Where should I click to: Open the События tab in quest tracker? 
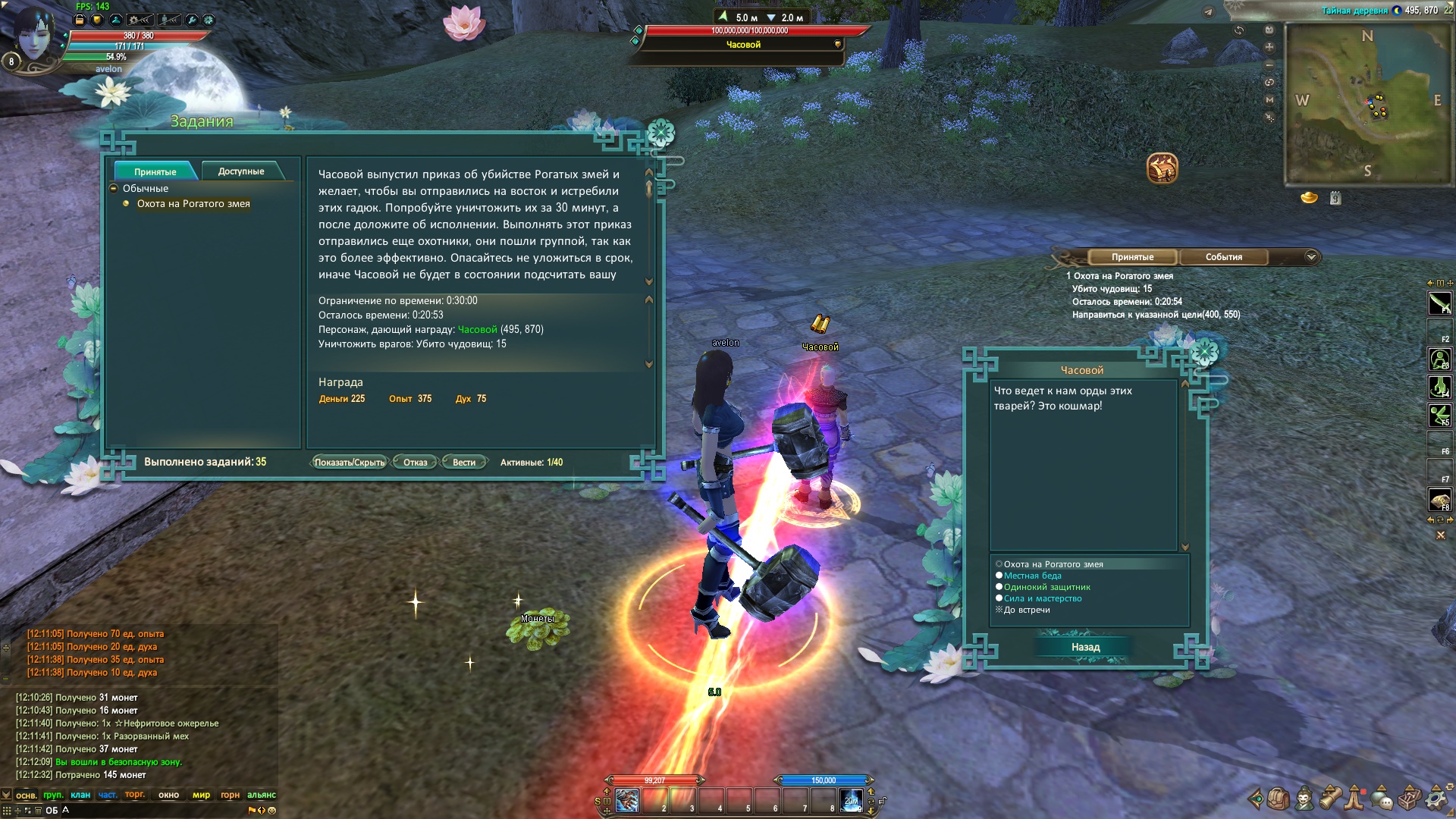1223,257
